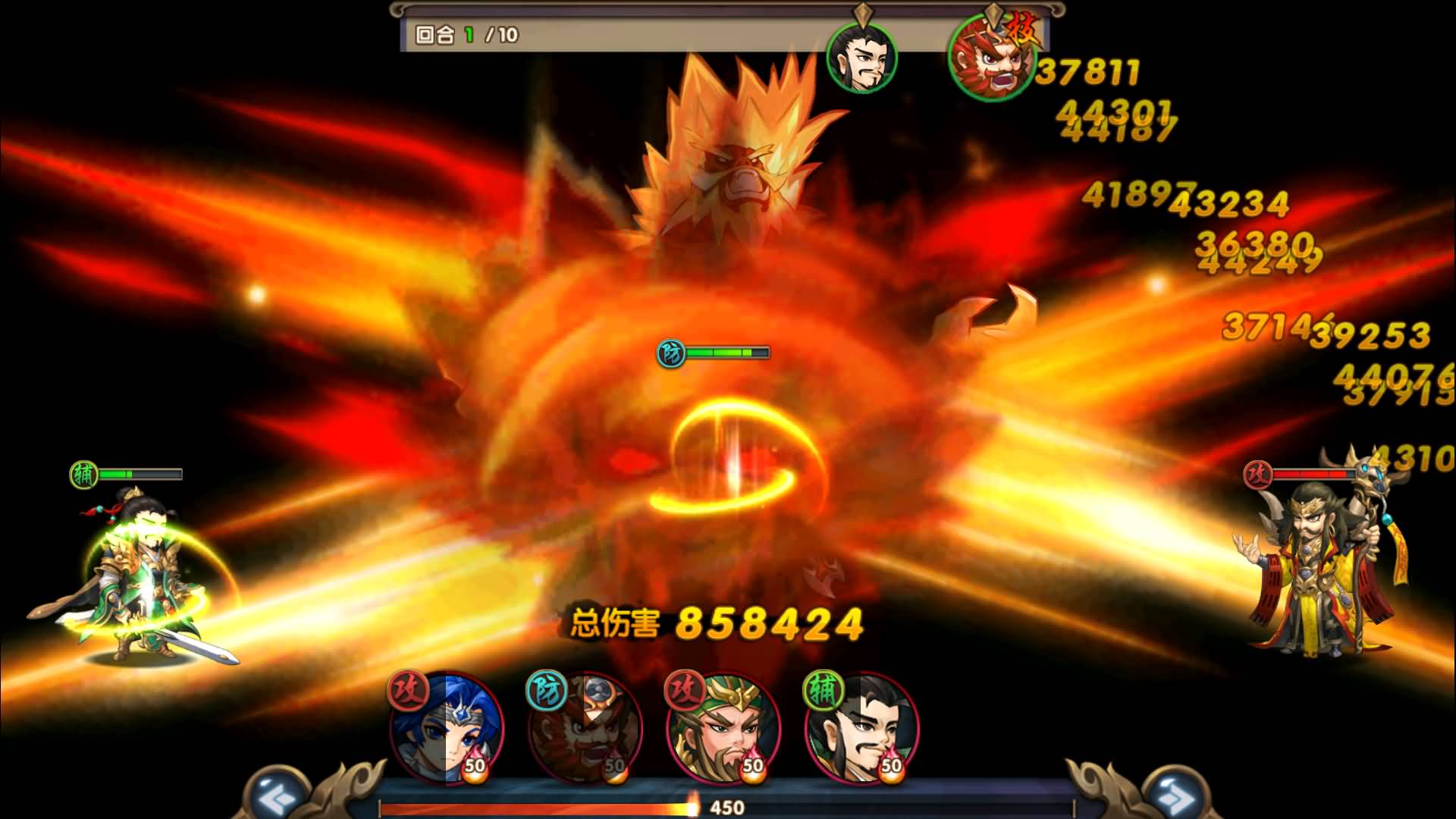This screenshot has width=1456, height=819.
Task: Choose the red-faced defense hero portrait
Action: (x=586, y=730)
